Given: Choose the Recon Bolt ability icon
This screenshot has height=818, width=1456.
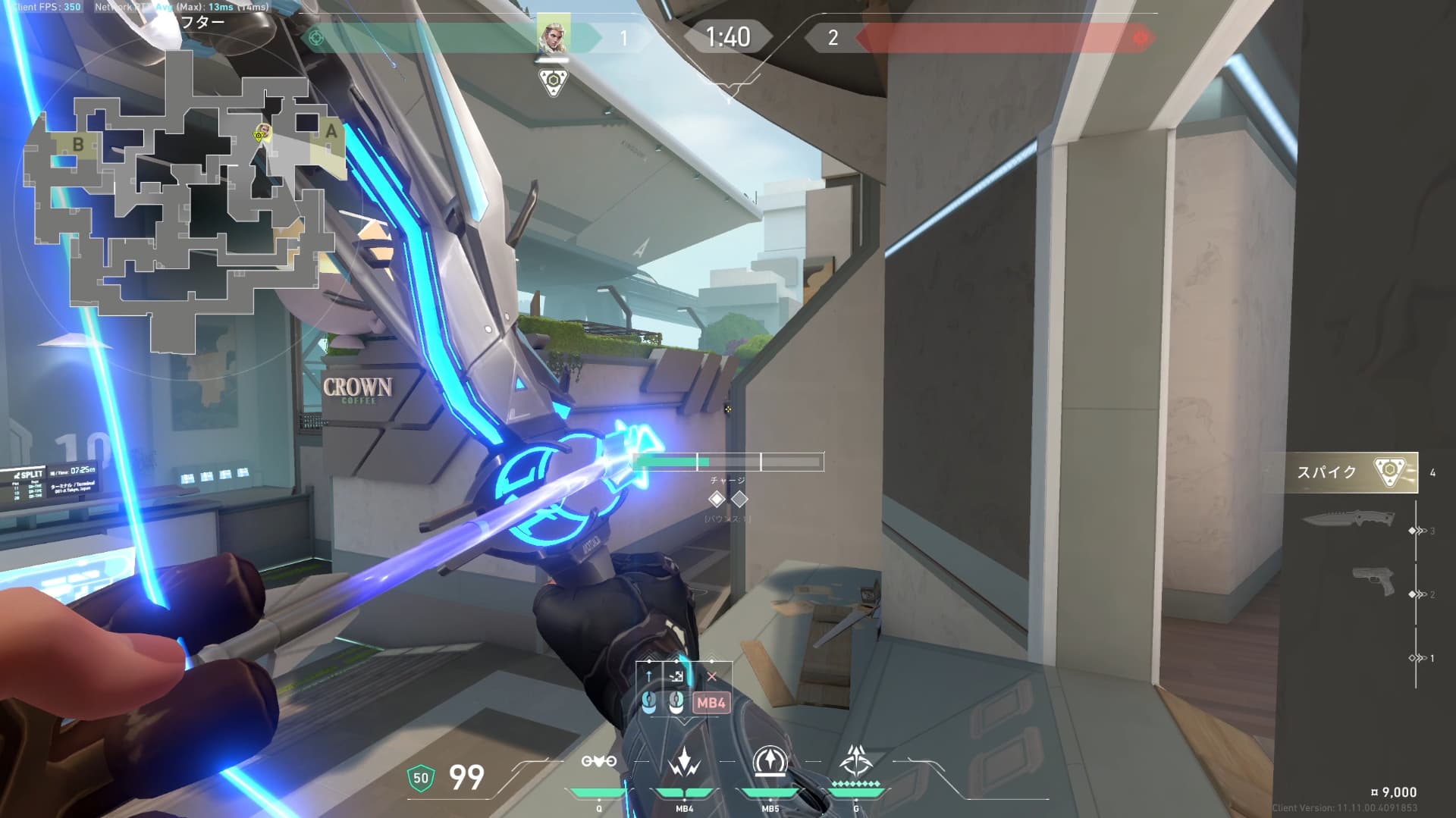Looking at the screenshot, I should click(770, 762).
